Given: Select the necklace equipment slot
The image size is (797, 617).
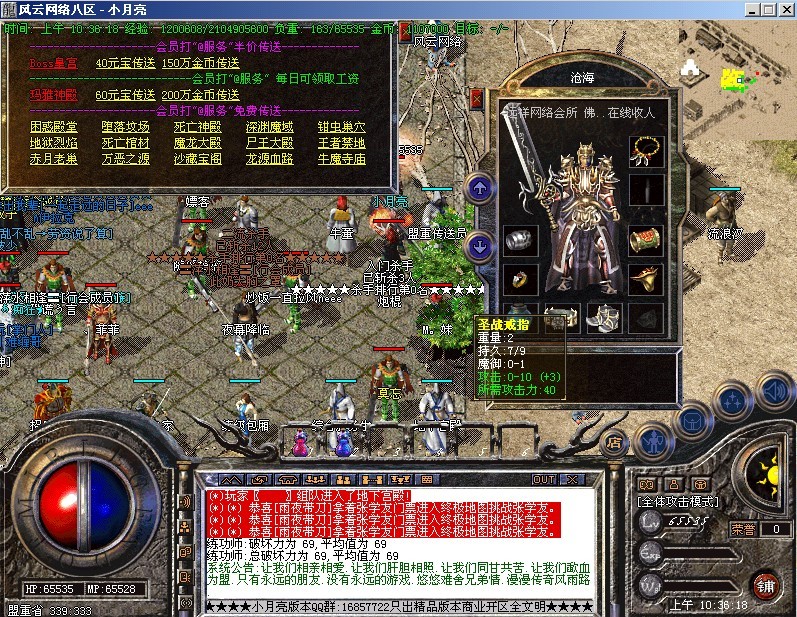Looking at the screenshot, I should (646, 151).
